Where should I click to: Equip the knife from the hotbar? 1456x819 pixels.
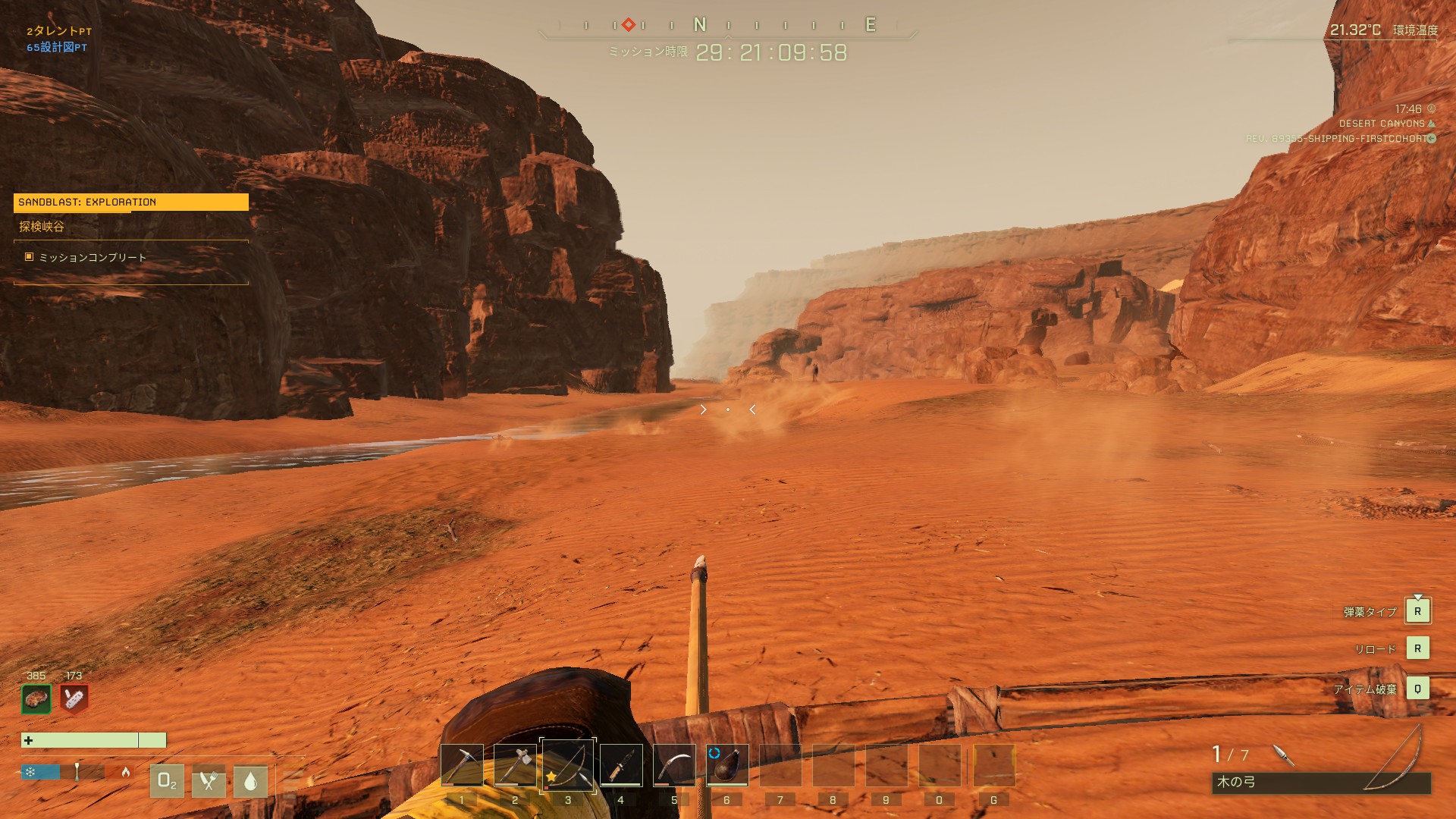[621, 765]
